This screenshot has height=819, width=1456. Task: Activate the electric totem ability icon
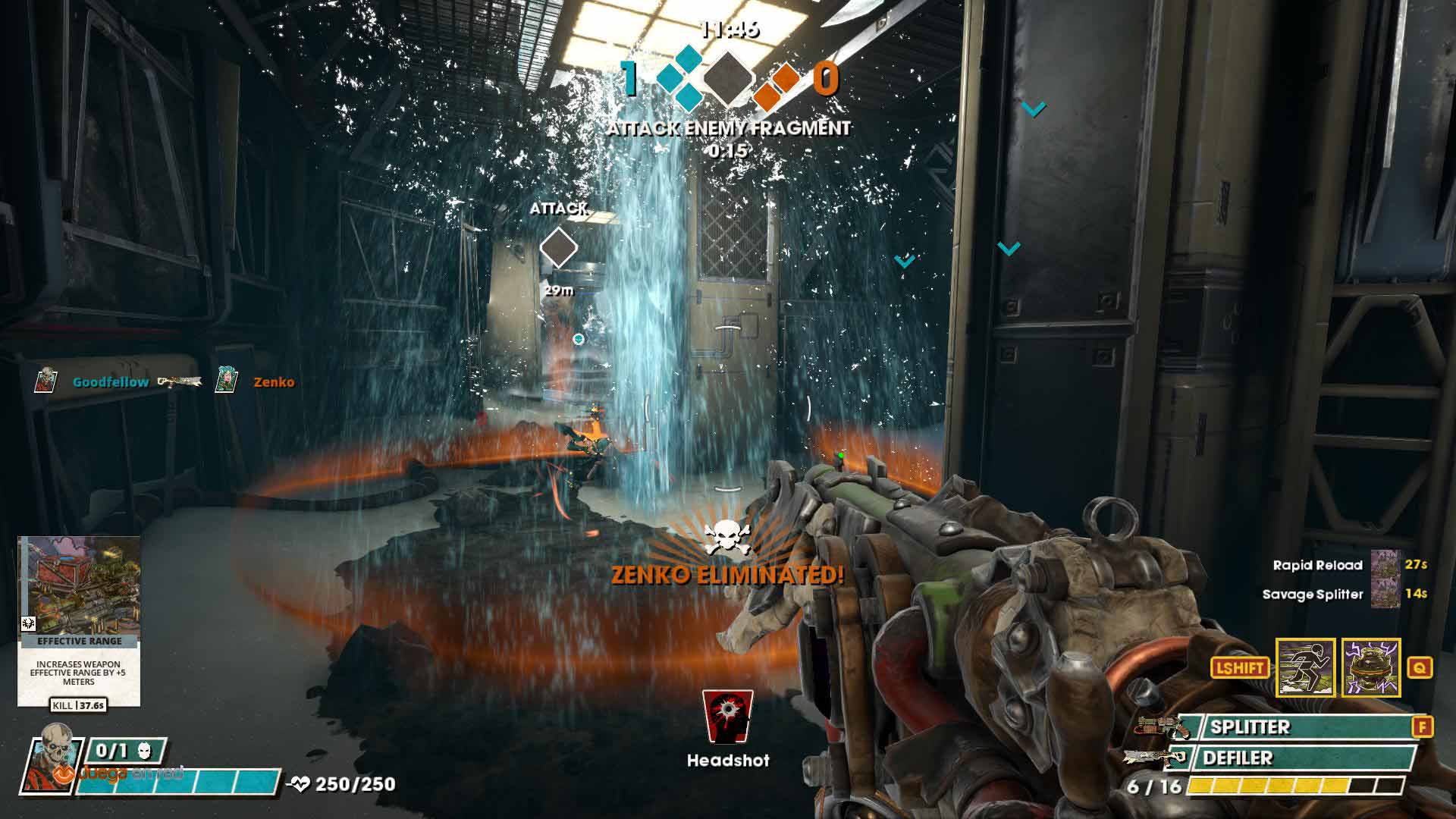tap(1370, 667)
